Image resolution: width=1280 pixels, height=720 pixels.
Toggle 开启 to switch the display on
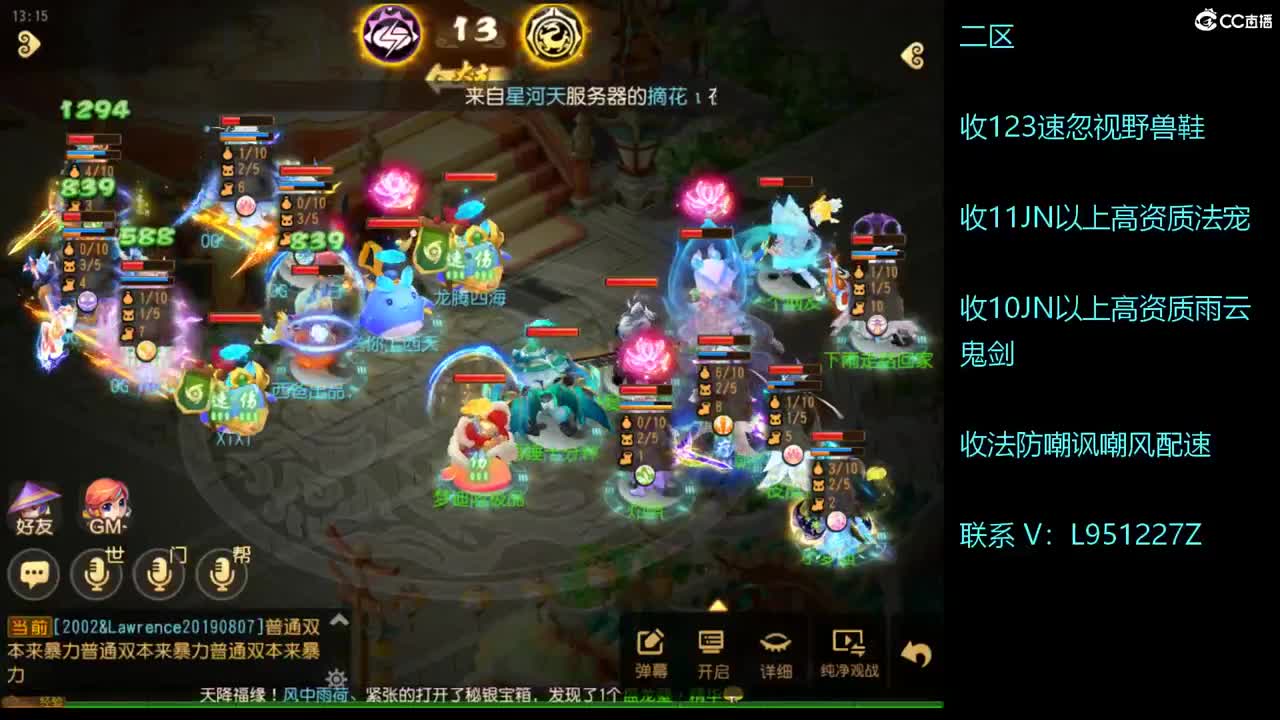point(712,645)
